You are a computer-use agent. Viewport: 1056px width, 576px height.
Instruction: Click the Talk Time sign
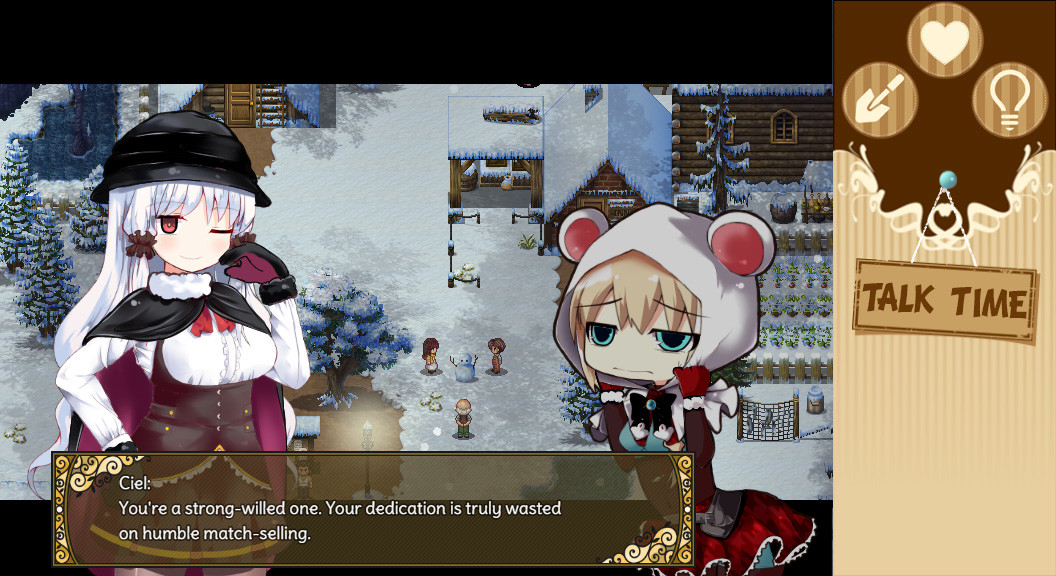945,300
